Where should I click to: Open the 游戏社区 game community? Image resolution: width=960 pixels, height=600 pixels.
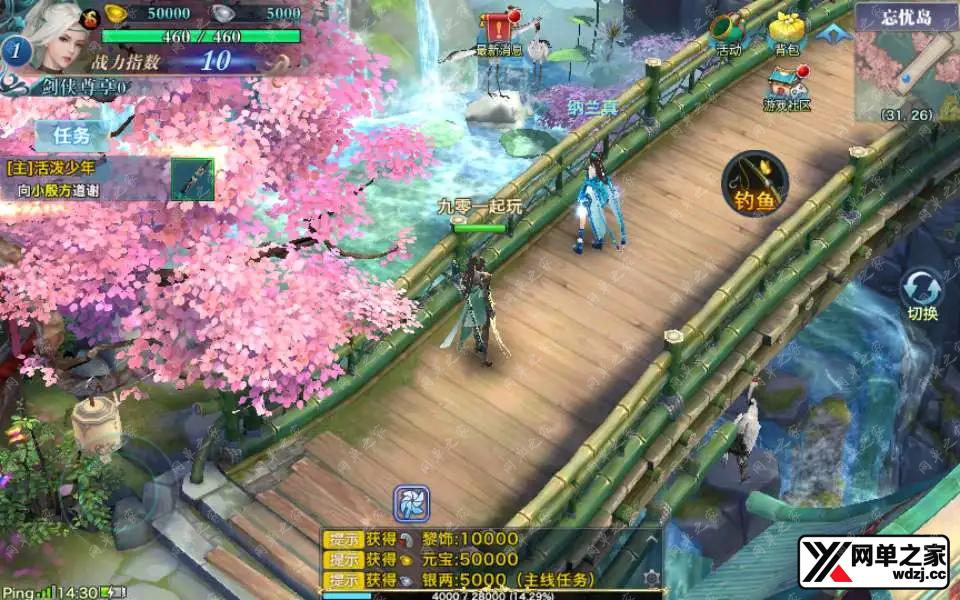pos(787,88)
